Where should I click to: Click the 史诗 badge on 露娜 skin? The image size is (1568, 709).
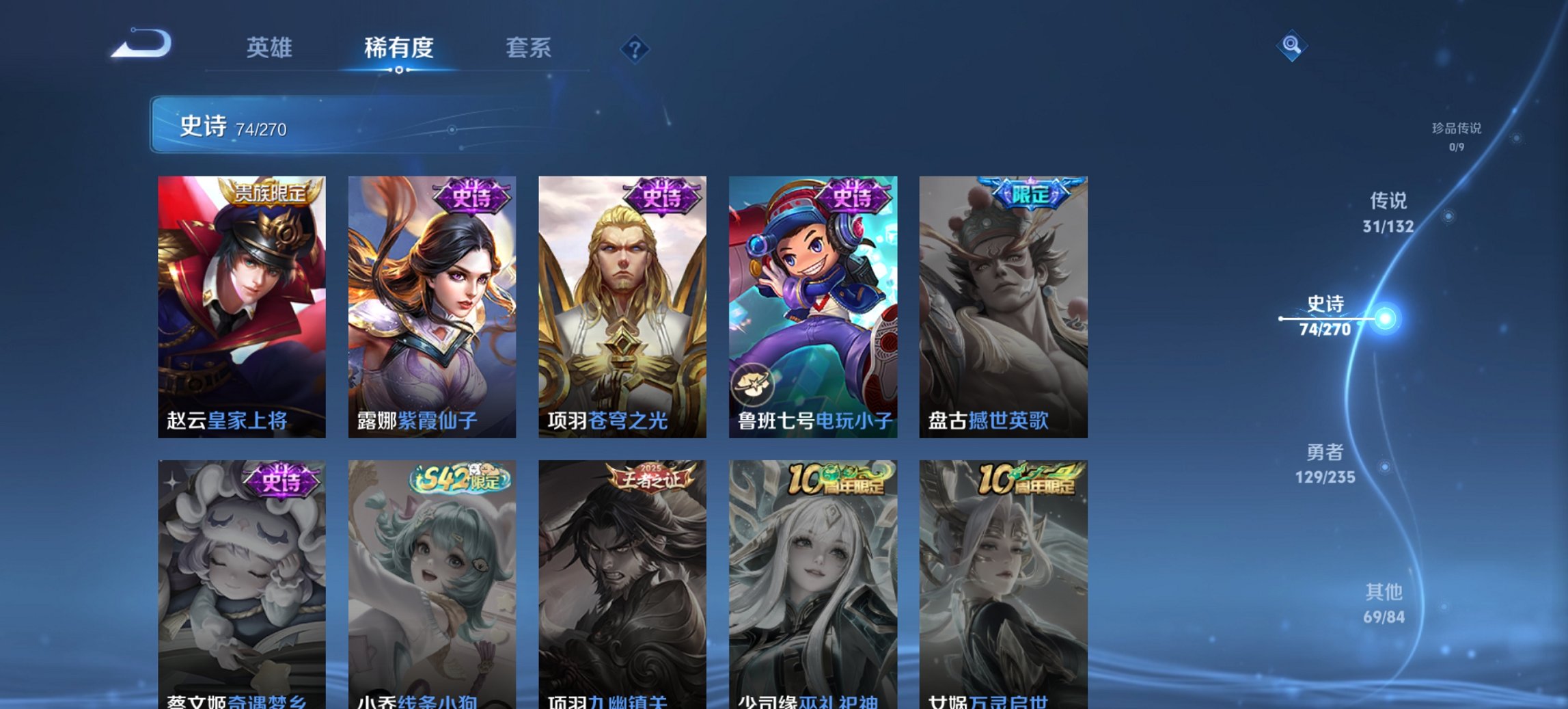pos(470,193)
